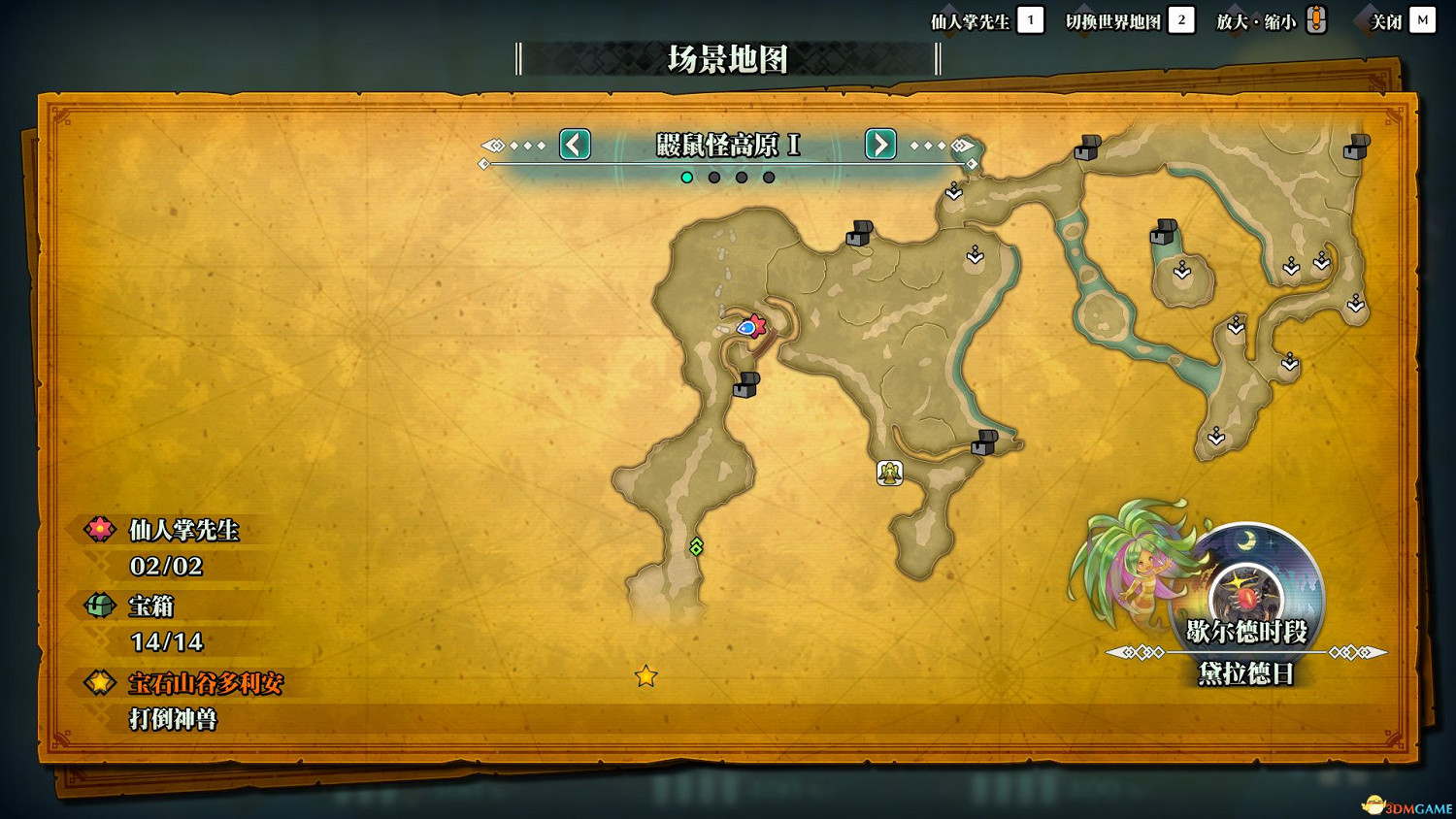Click the goddess statue icon on the map
This screenshot has width=1456, height=819.
(890, 473)
